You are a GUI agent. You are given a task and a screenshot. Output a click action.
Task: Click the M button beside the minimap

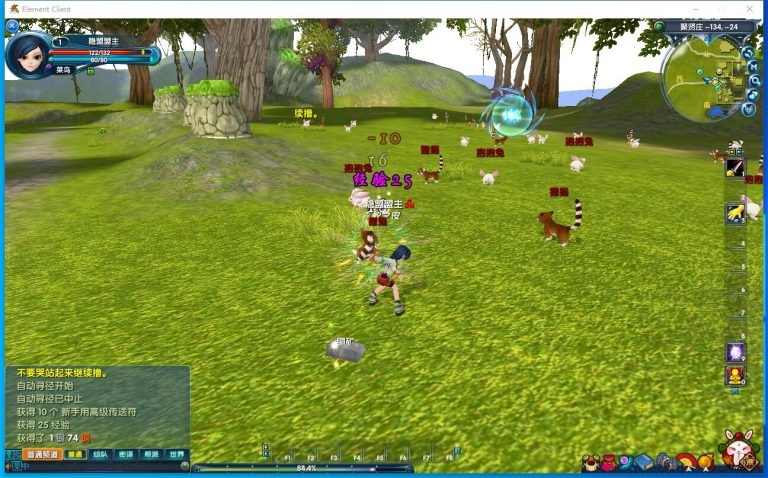click(752, 67)
